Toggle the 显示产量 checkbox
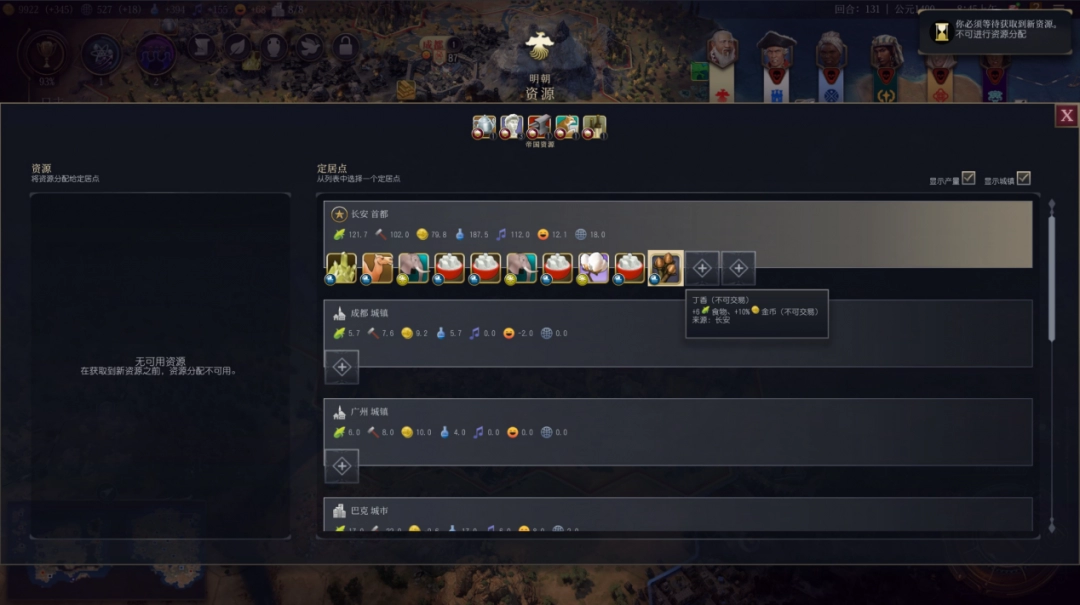Image resolution: width=1080 pixels, height=605 pixels. pyautogui.click(x=968, y=178)
